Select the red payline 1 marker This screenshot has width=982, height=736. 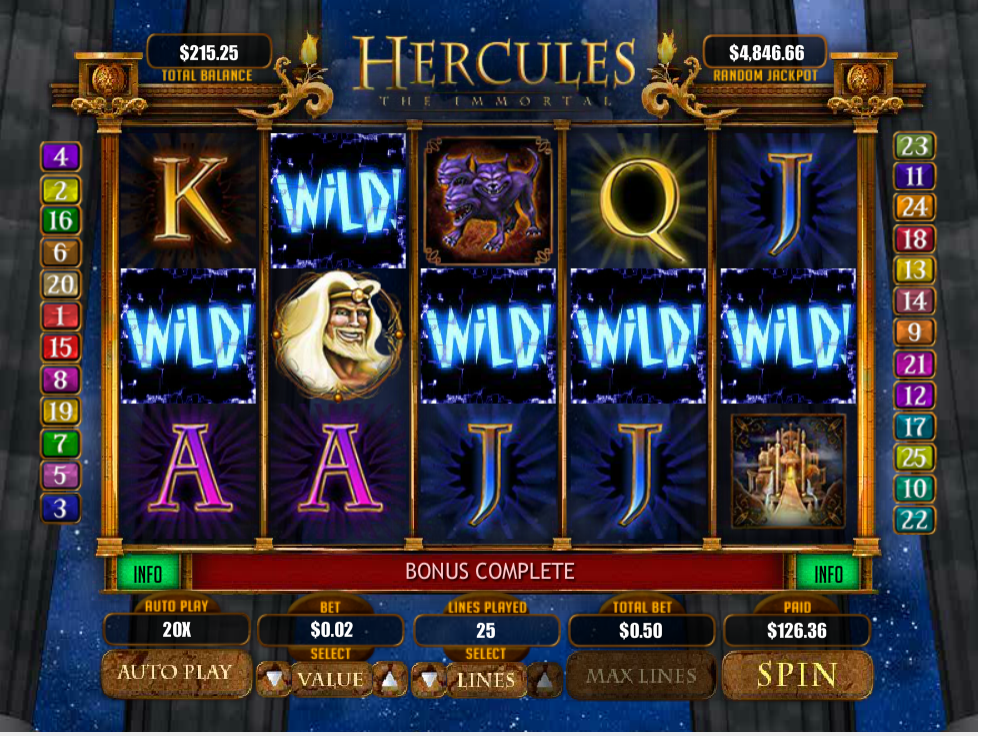click(60, 317)
